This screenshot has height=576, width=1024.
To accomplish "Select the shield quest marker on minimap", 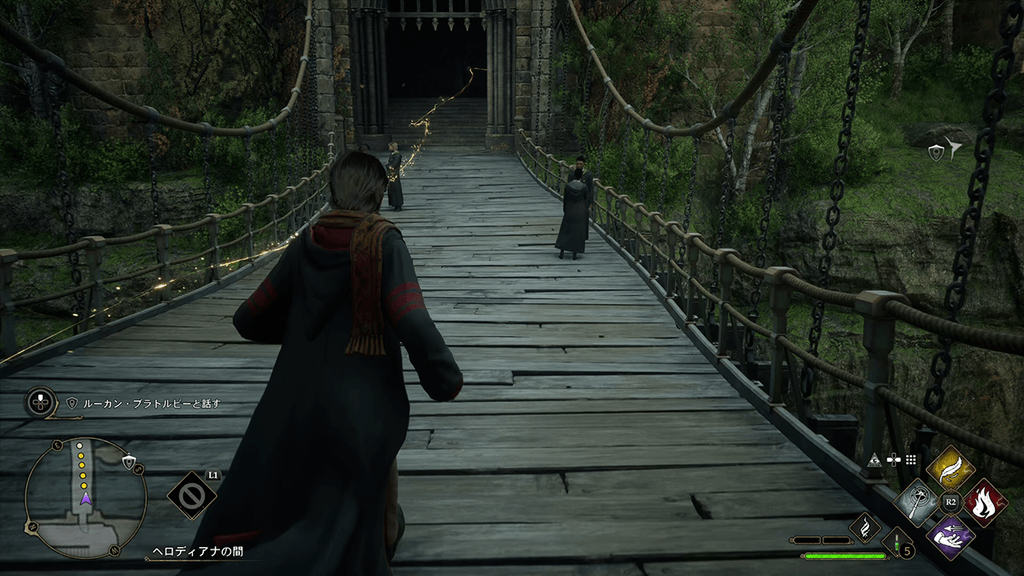I will (x=128, y=462).
